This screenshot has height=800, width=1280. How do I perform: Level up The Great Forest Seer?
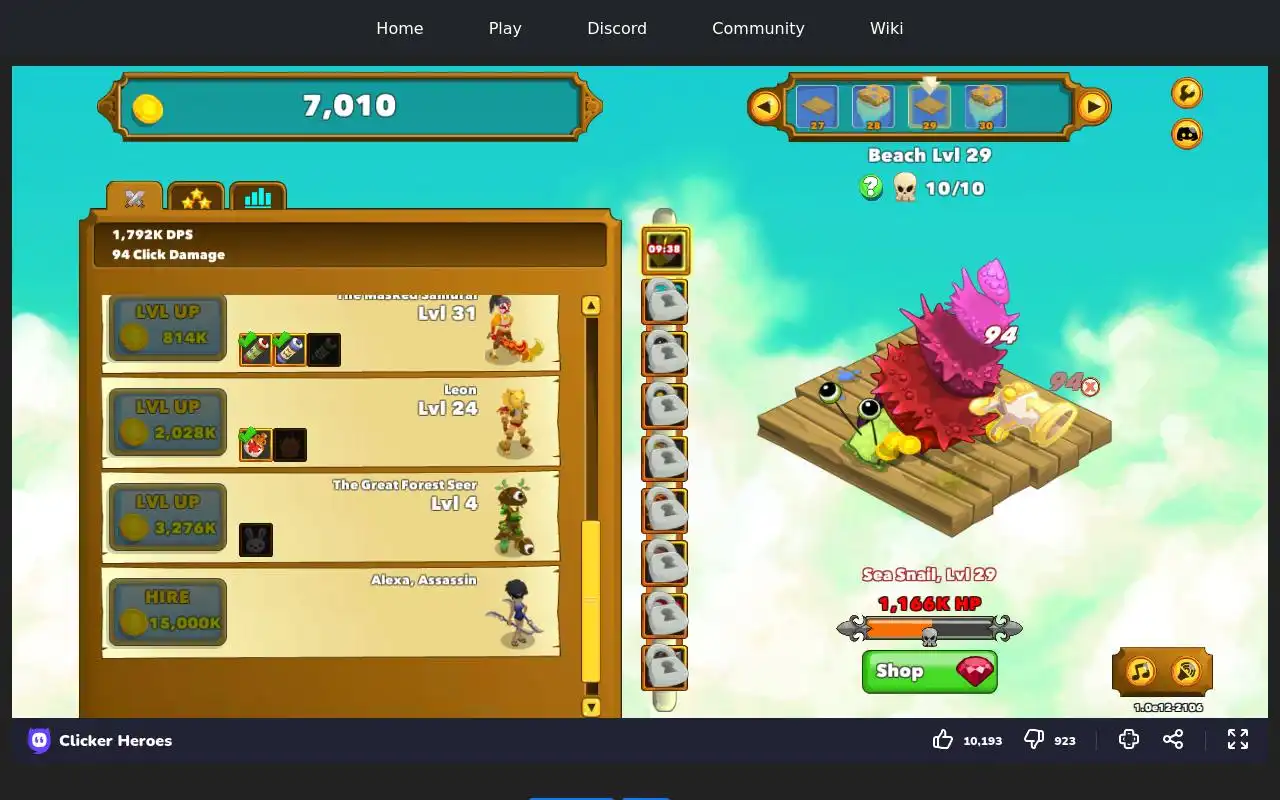point(167,517)
